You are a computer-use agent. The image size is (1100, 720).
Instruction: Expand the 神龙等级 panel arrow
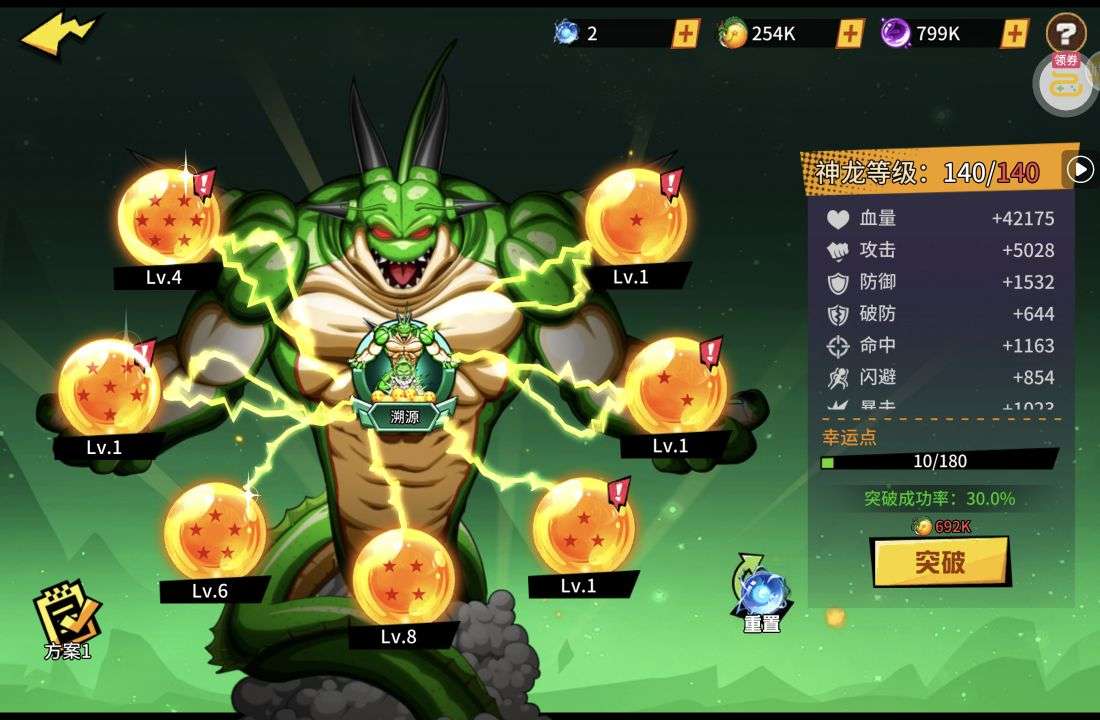[1080, 170]
